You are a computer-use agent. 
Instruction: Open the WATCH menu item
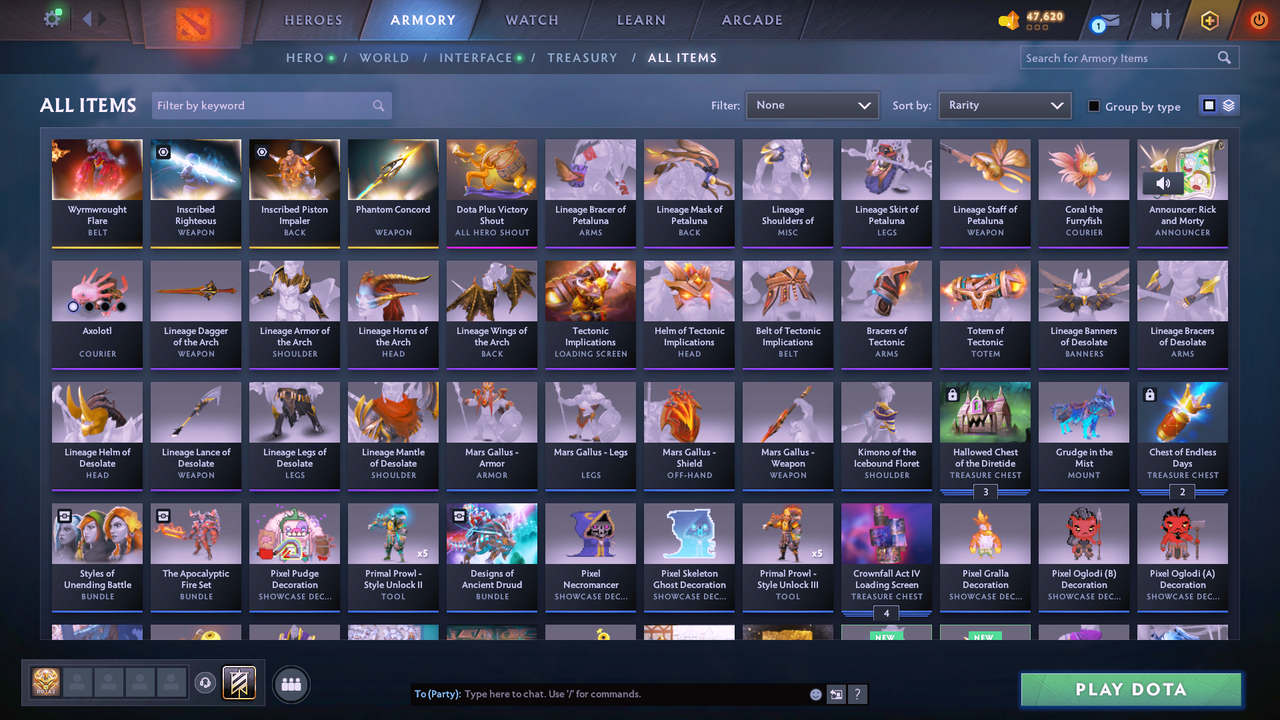[x=531, y=20]
